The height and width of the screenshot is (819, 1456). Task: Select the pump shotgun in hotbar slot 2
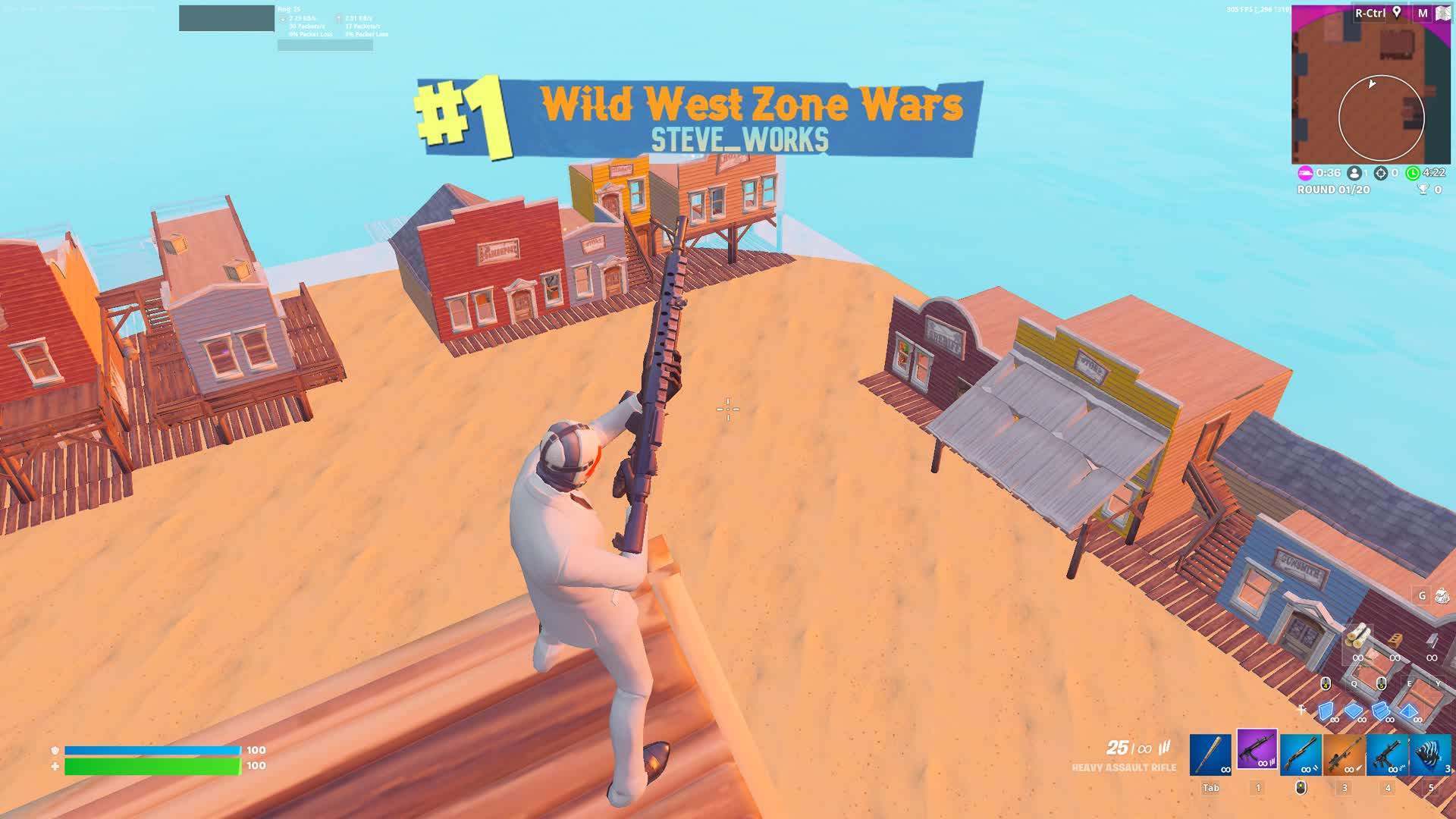click(1300, 754)
